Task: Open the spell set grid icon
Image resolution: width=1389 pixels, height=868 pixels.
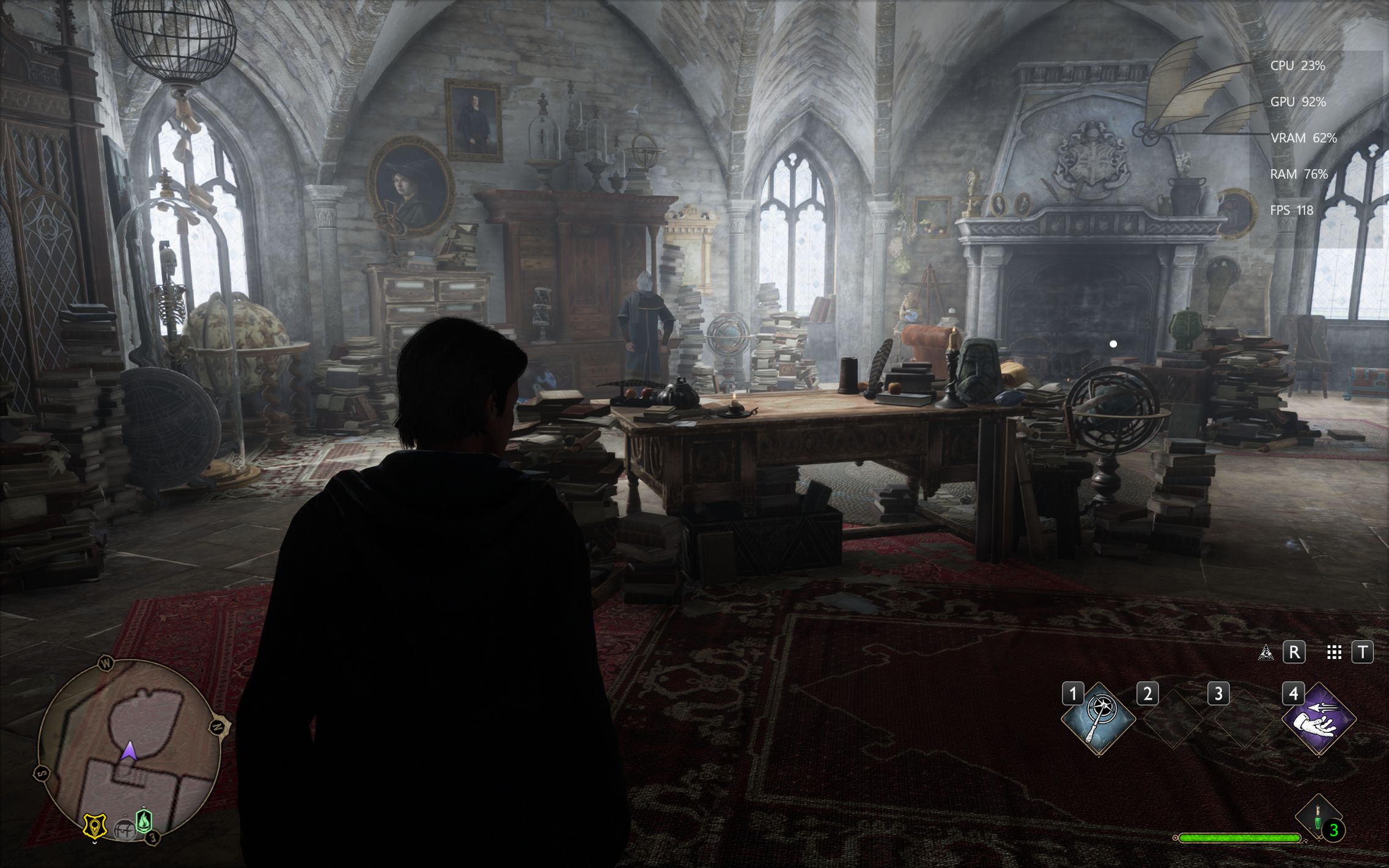Action: (1335, 652)
